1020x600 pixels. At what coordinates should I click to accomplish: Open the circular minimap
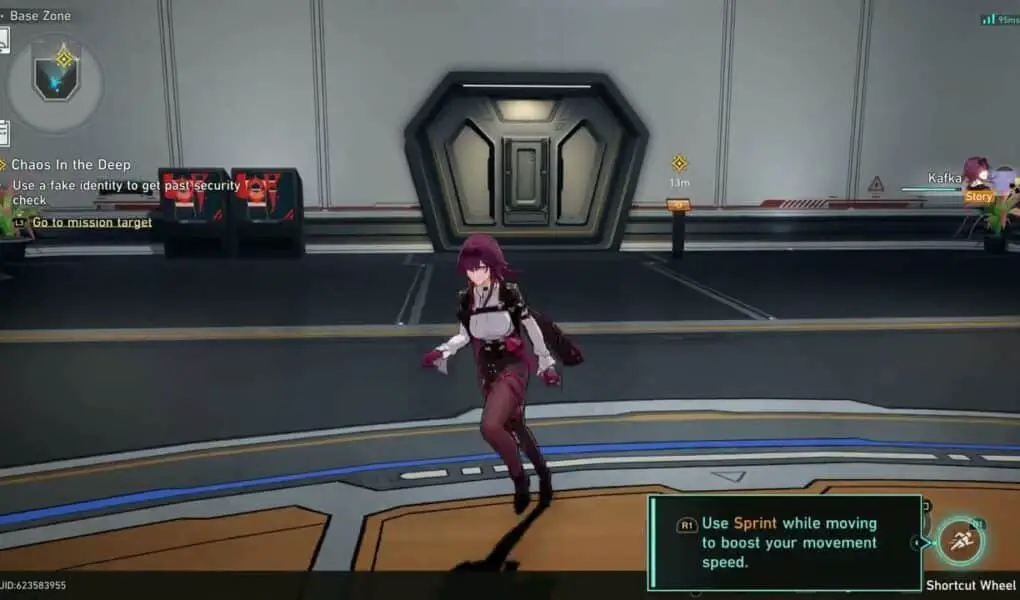tap(55, 83)
